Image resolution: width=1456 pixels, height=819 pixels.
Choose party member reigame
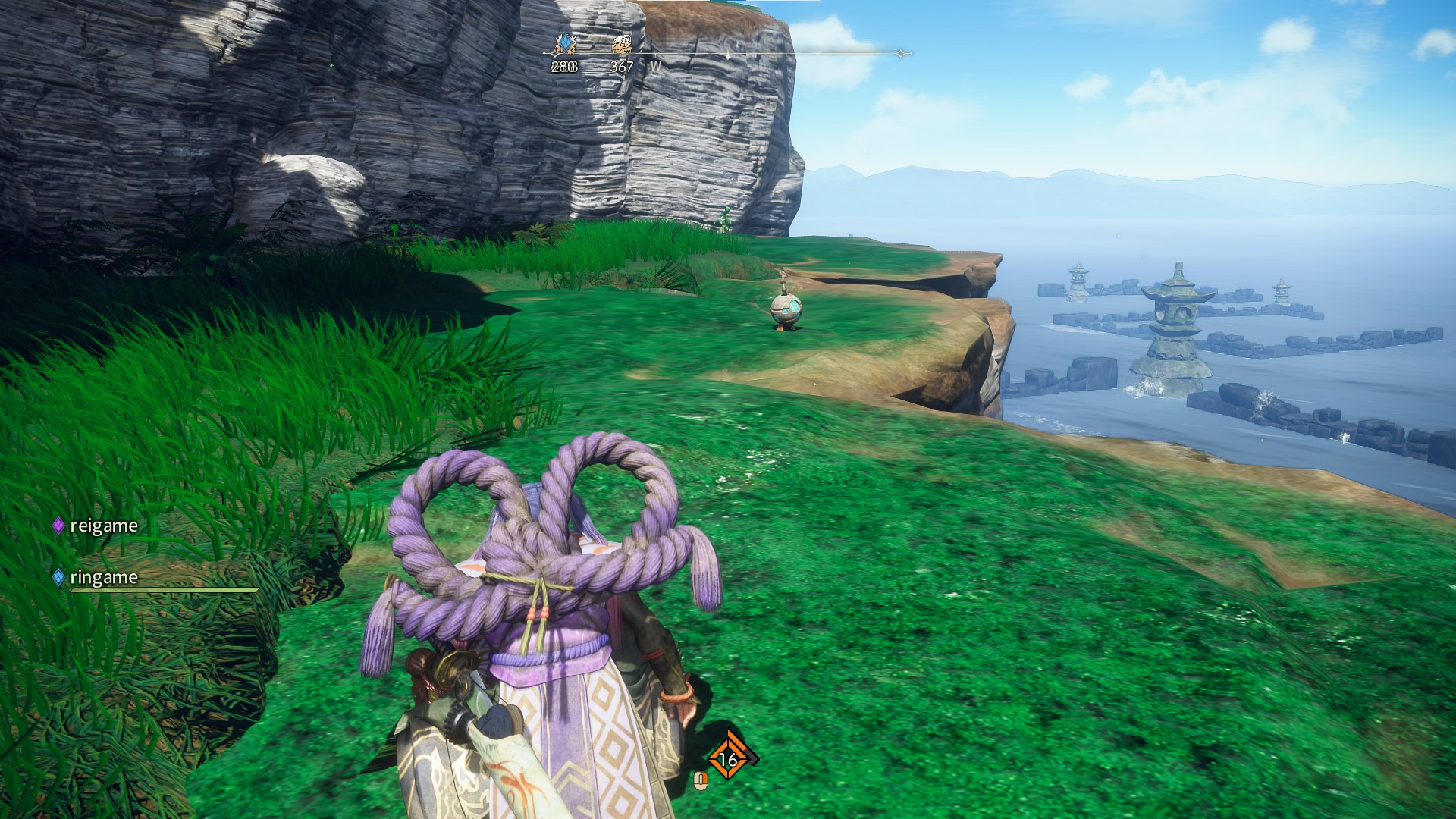(103, 526)
